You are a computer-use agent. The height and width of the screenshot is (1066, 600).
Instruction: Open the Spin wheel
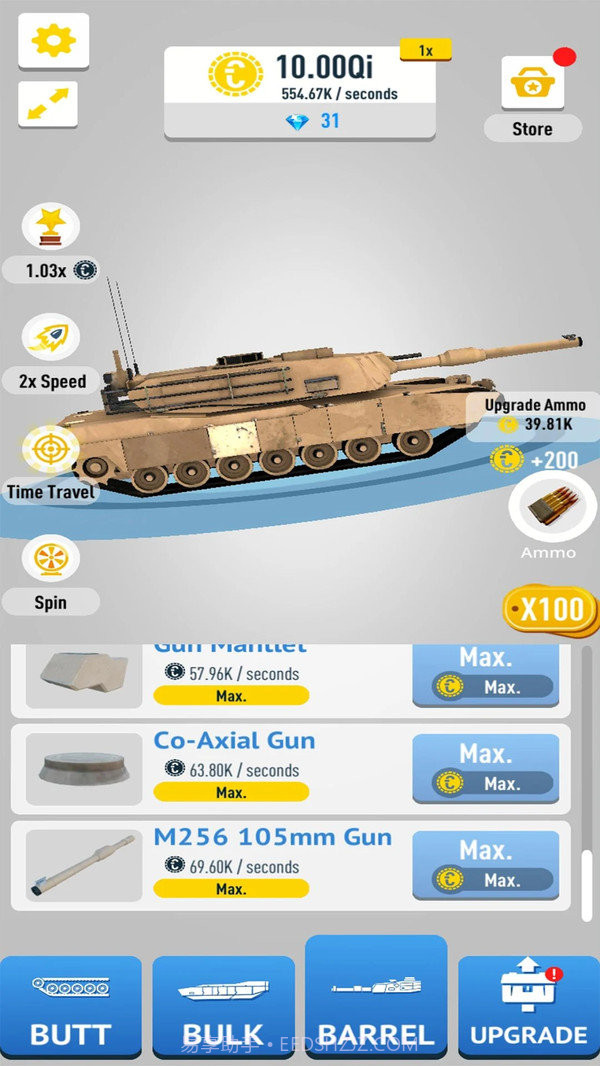click(x=50, y=562)
